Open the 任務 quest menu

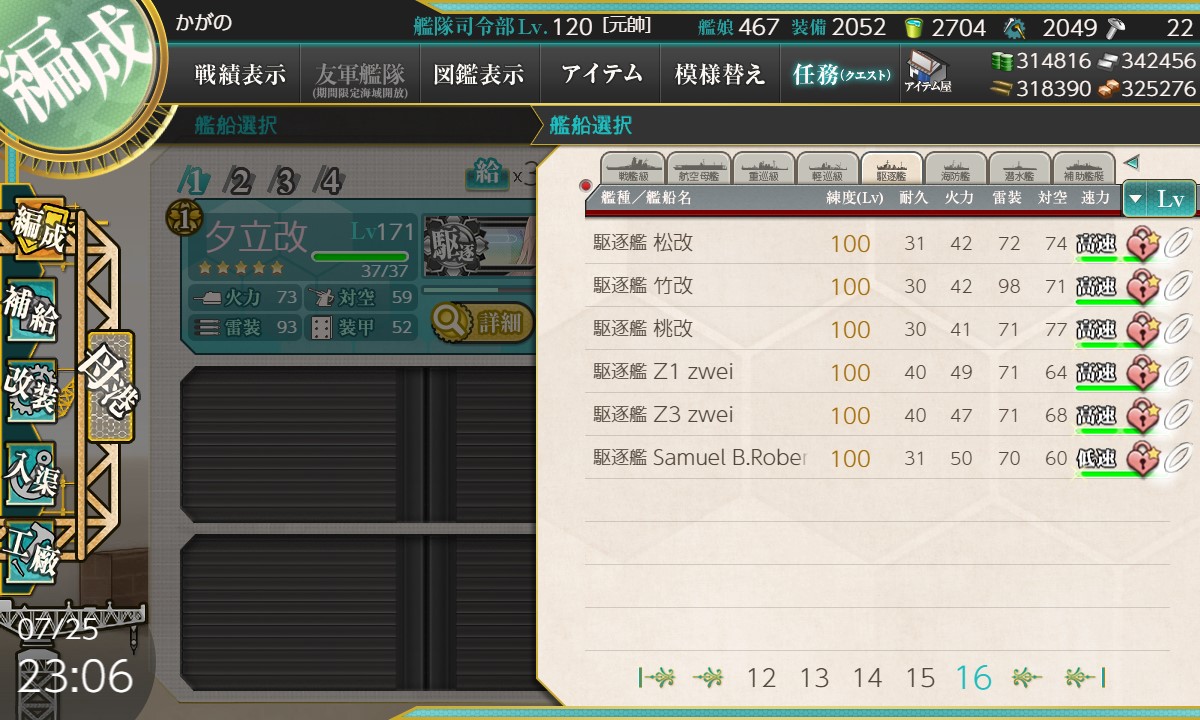(840, 74)
